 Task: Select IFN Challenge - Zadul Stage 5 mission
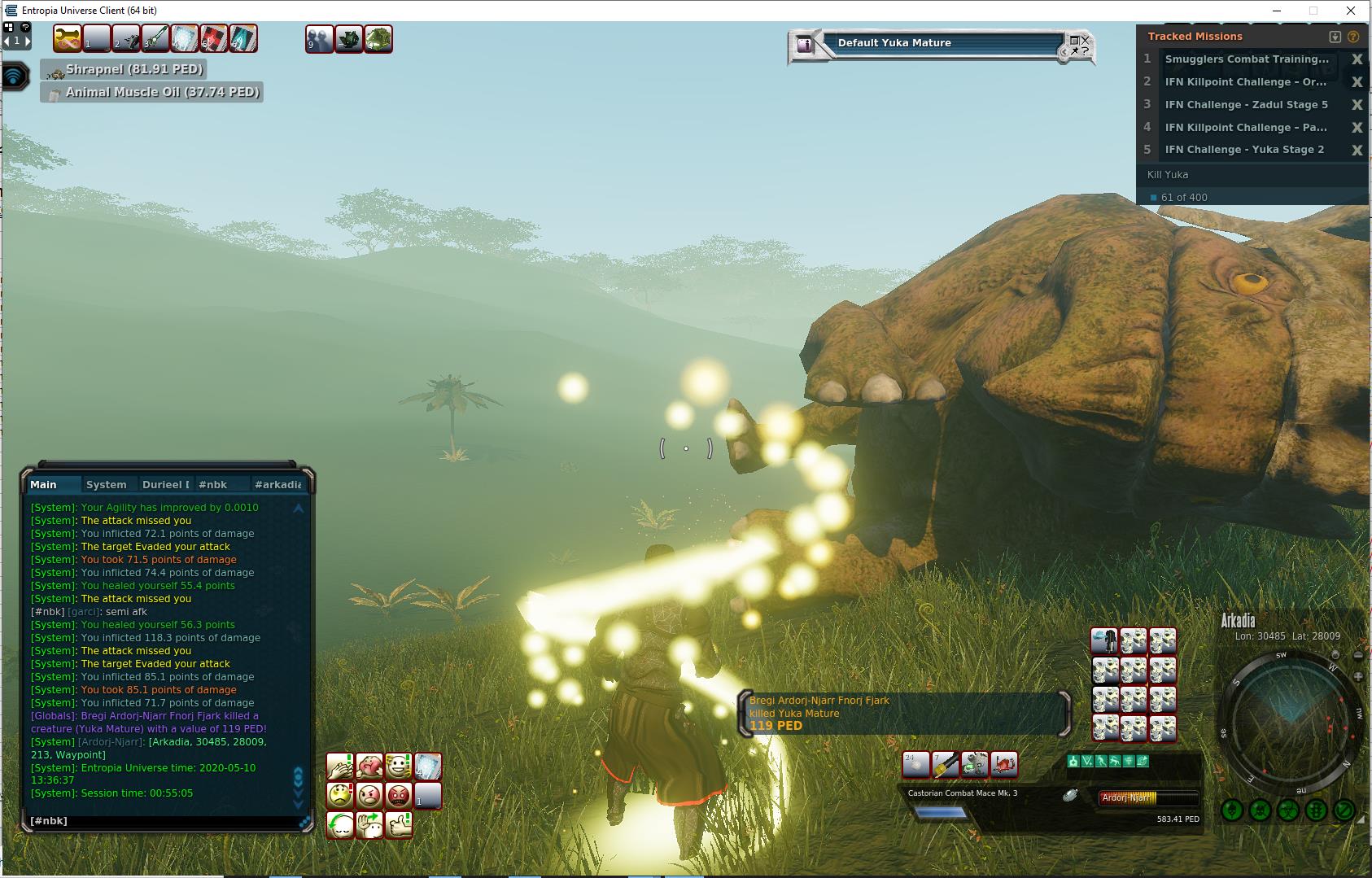coord(1246,105)
